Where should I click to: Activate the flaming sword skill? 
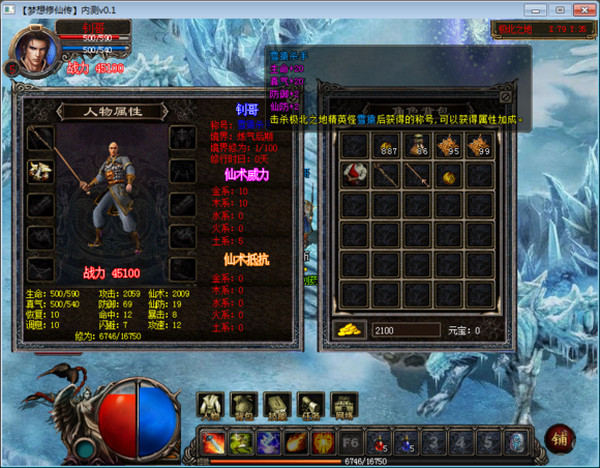(213, 440)
